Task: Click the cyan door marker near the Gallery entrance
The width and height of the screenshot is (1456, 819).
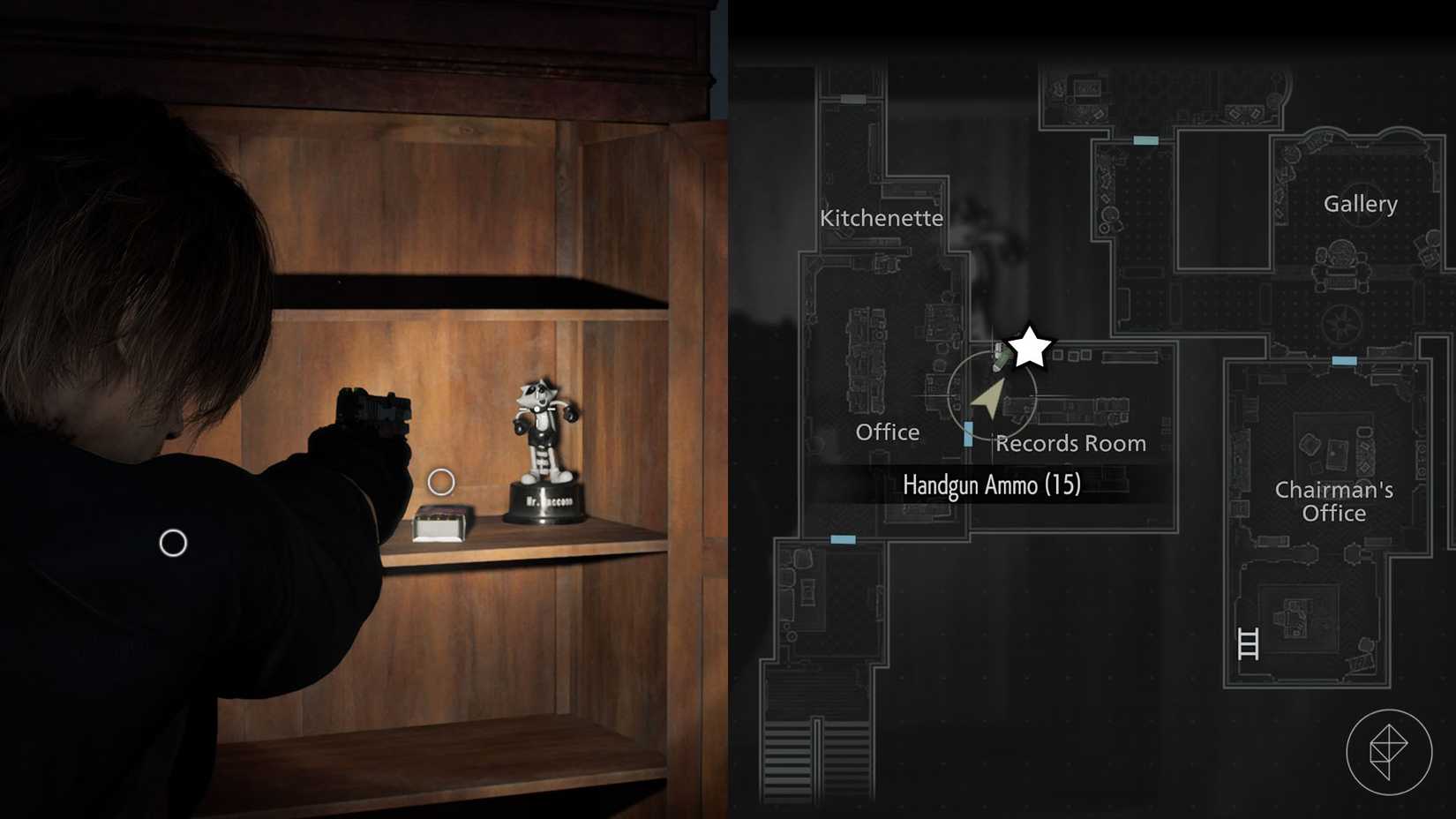Action: click(x=1145, y=139)
